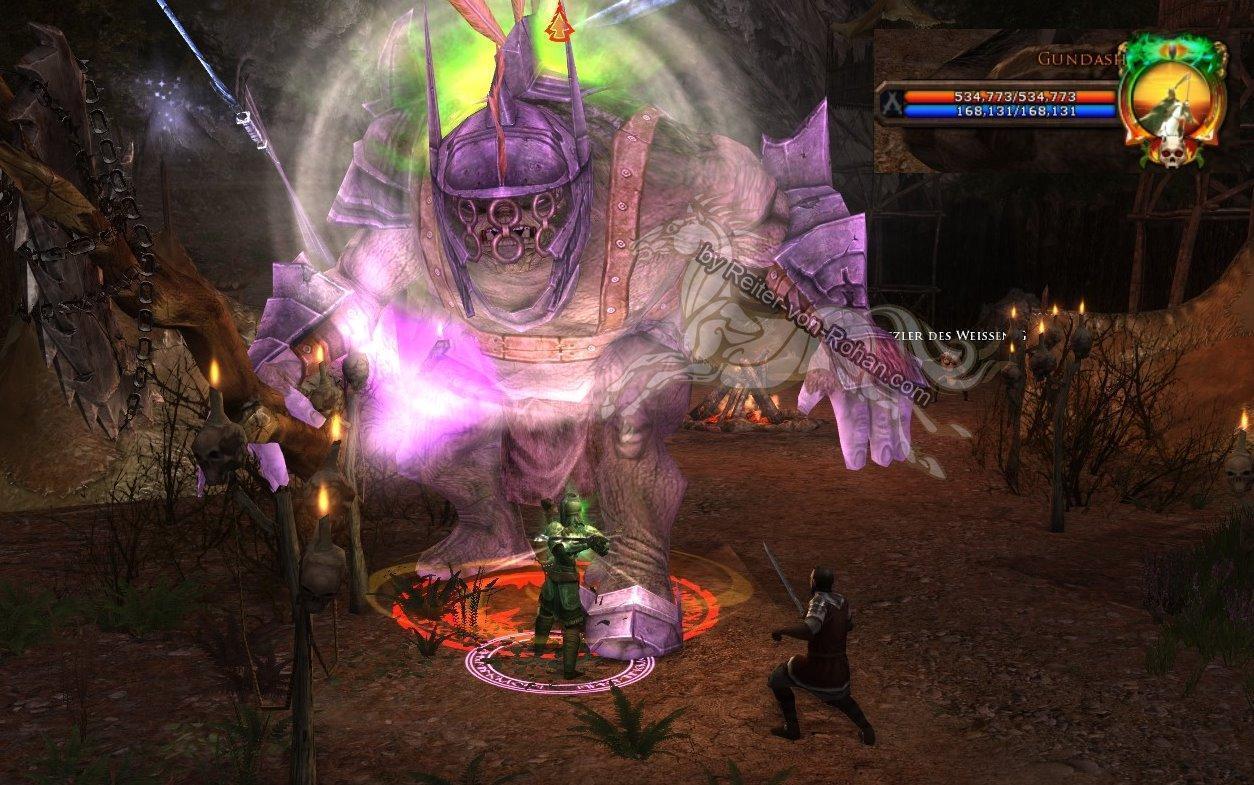Click Gundash's target portrait

coord(1172,98)
